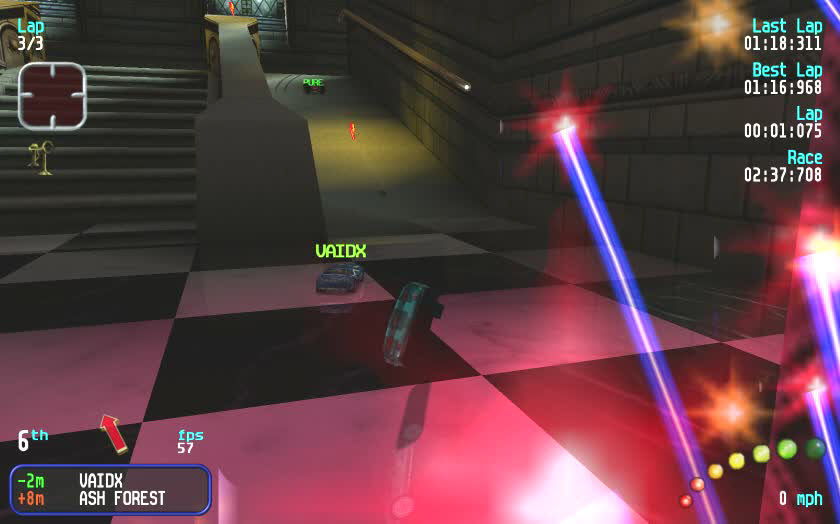
Task: Select the VAIDX row in the gap panel
Action: coord(110,480)
